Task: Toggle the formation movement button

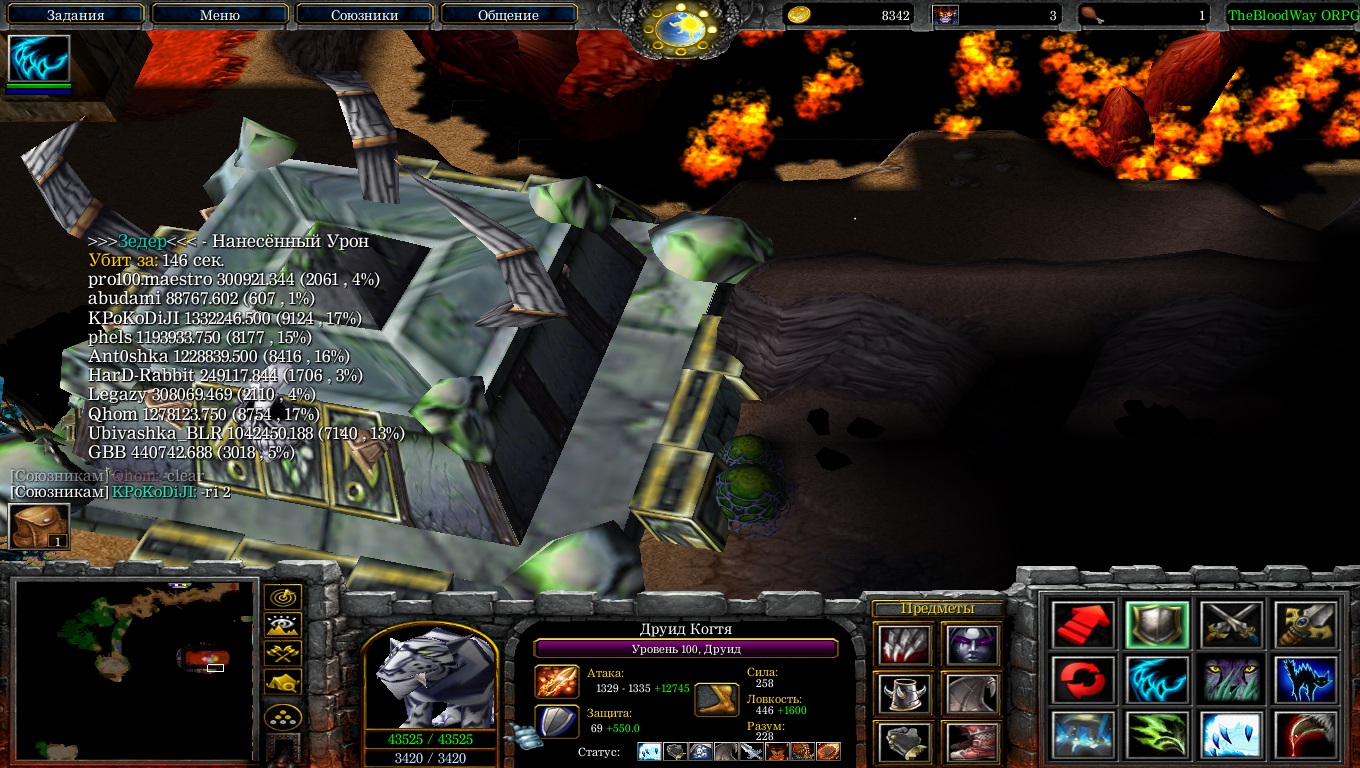Action: (283, 717)
